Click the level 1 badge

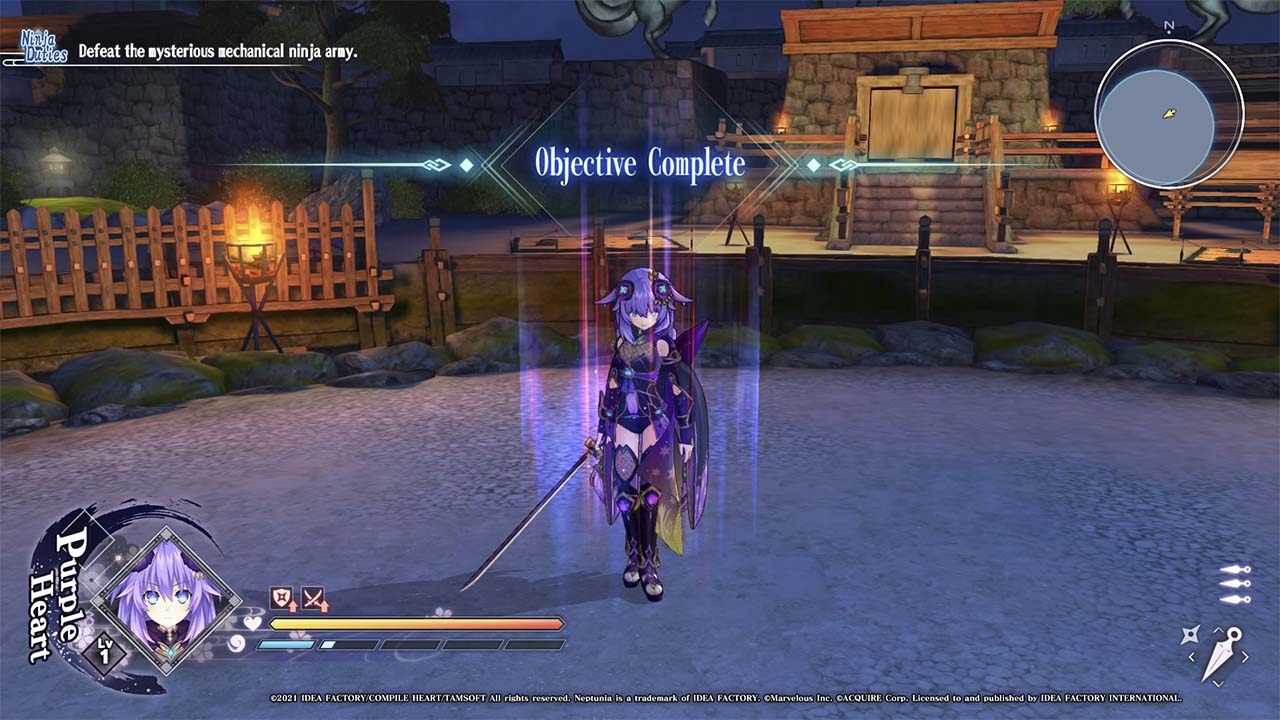click(x=105, y=655)
